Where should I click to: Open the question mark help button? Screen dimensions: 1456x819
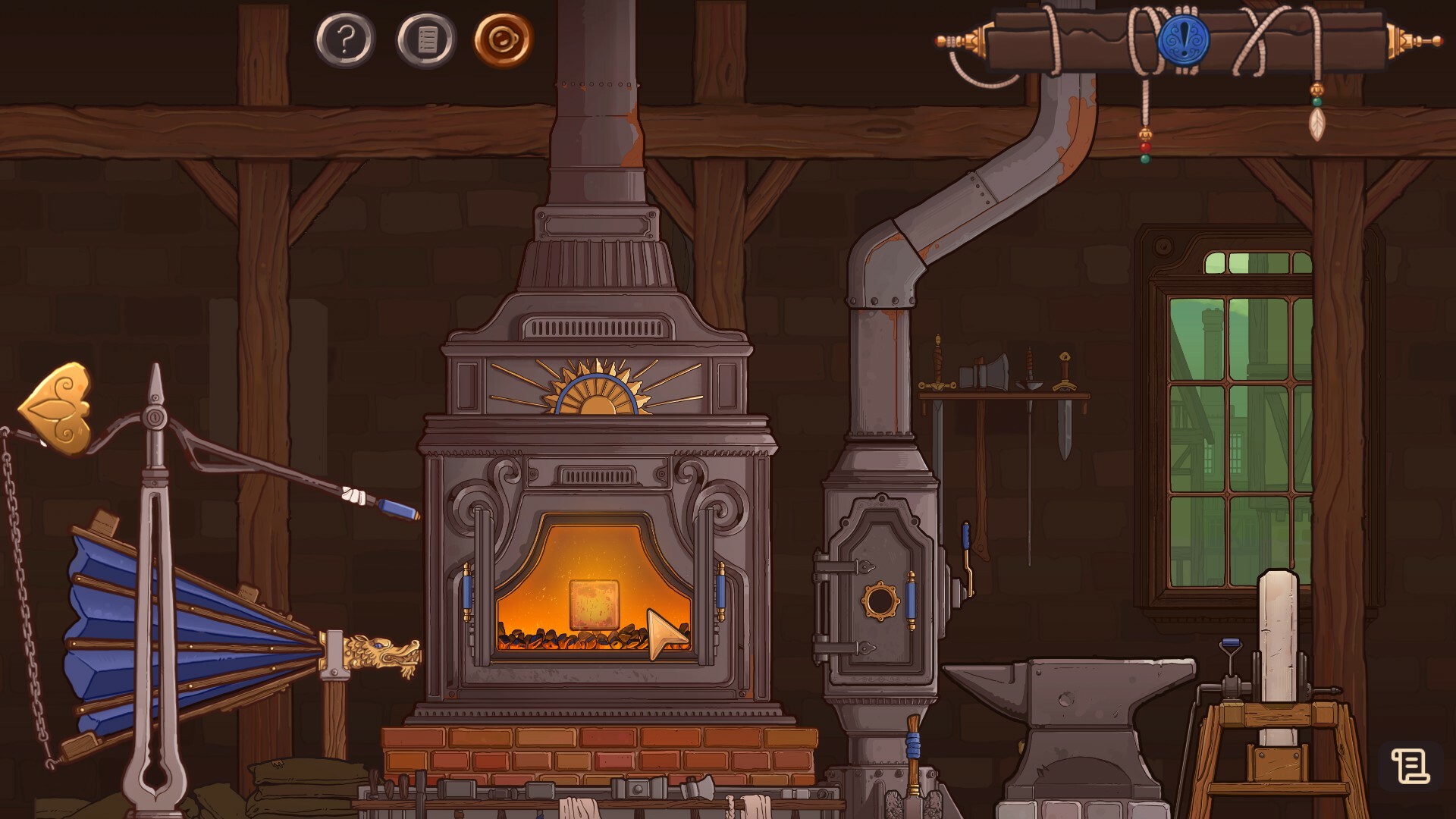click(345, 39)
